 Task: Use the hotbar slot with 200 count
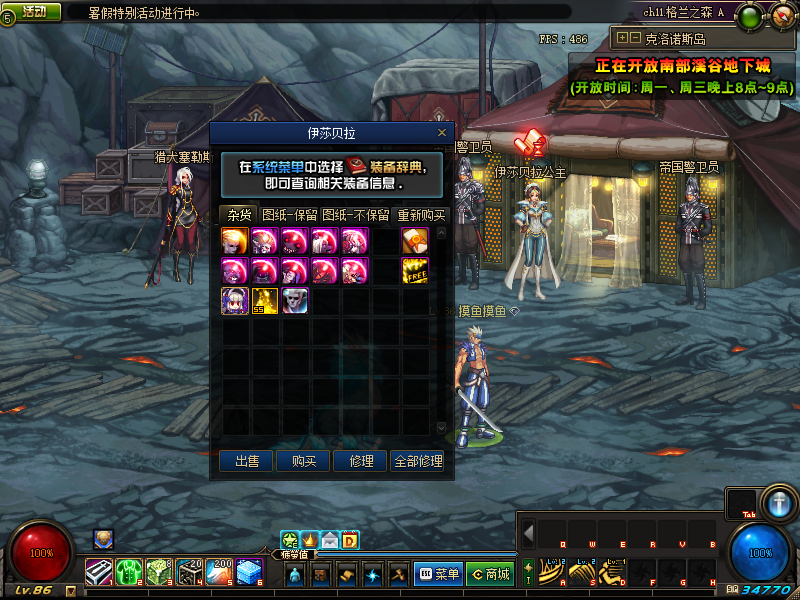[220, 572]
